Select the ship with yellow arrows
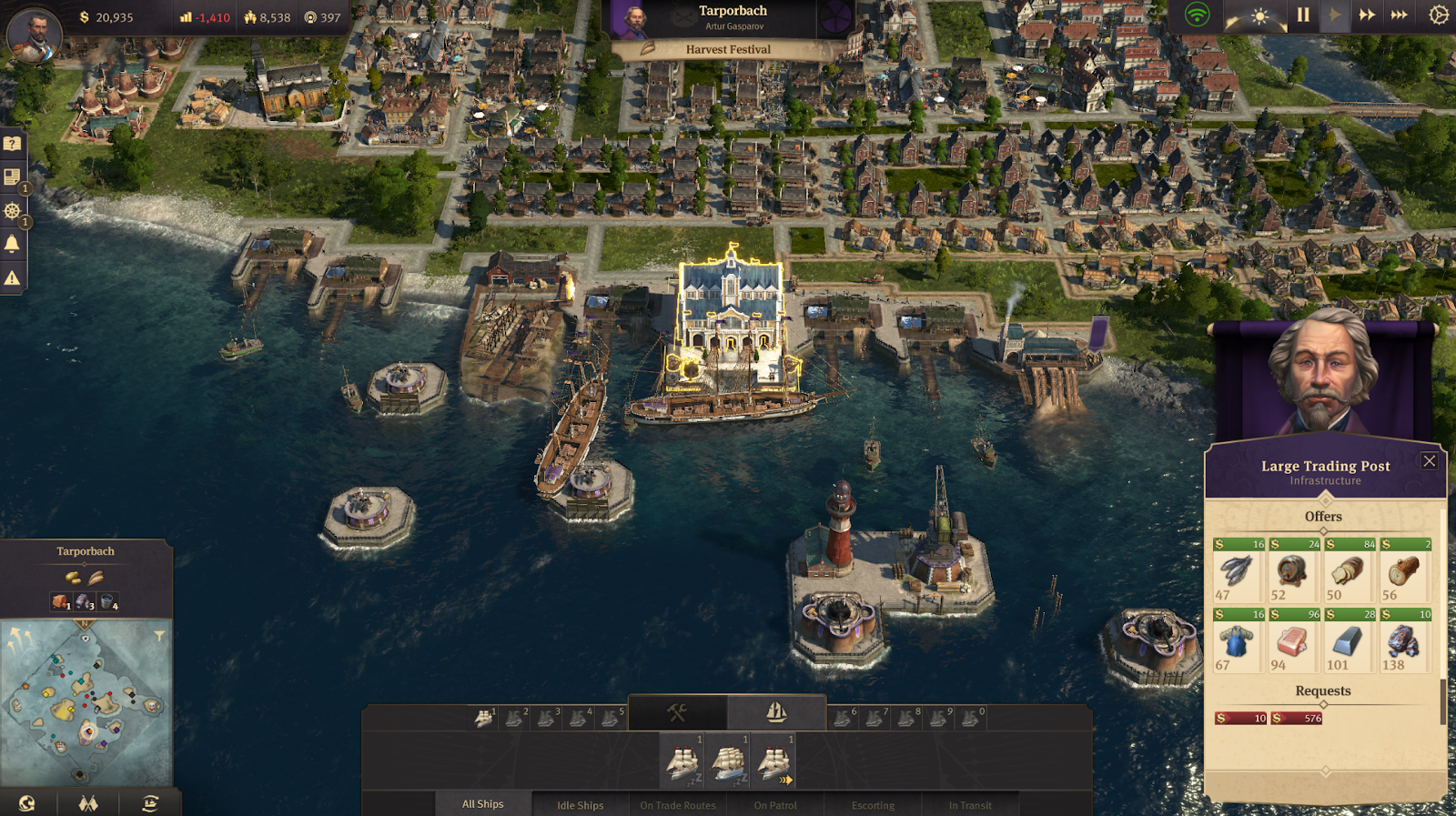Screen dimensions: 1456x816 (774, 762)
